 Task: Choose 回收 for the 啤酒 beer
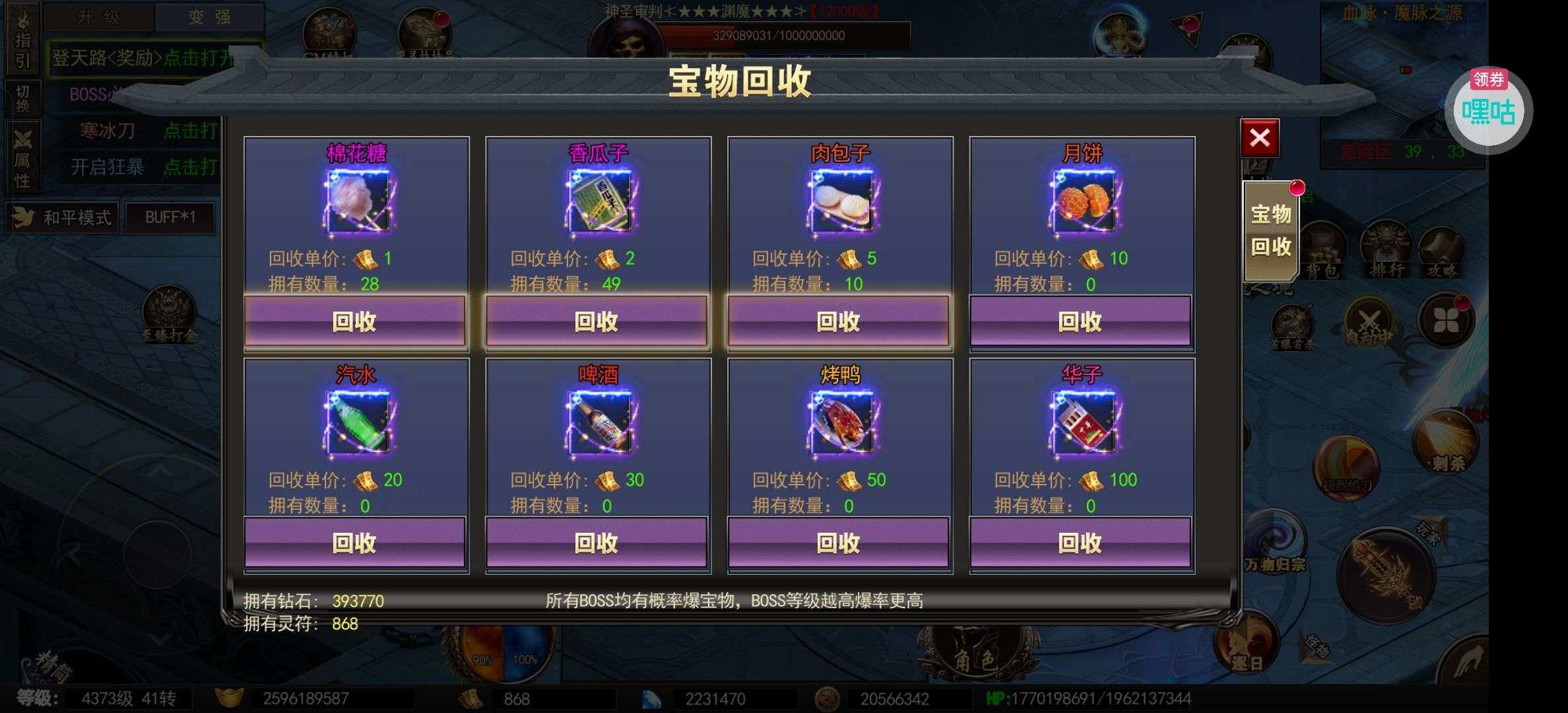597,543
